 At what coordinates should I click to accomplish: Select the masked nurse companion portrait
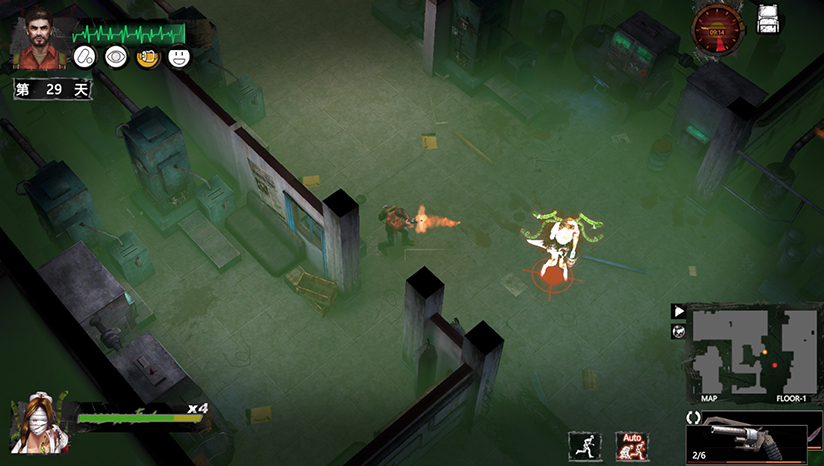38,423
